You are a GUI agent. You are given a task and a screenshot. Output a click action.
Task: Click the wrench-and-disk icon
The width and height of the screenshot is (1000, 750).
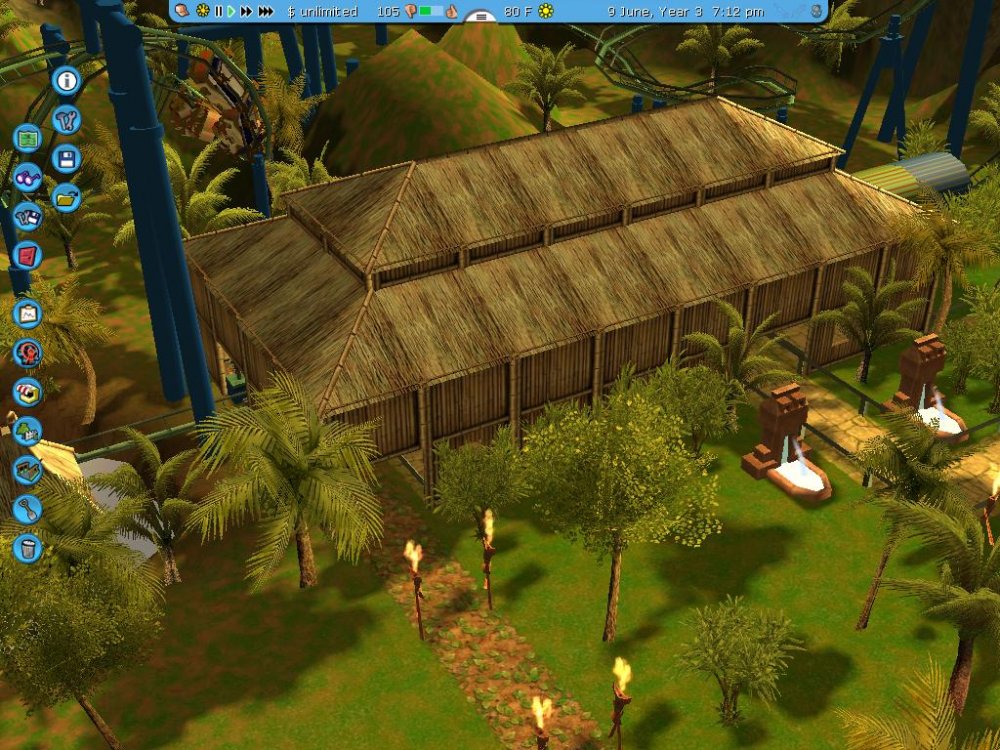tap(28, 216)
